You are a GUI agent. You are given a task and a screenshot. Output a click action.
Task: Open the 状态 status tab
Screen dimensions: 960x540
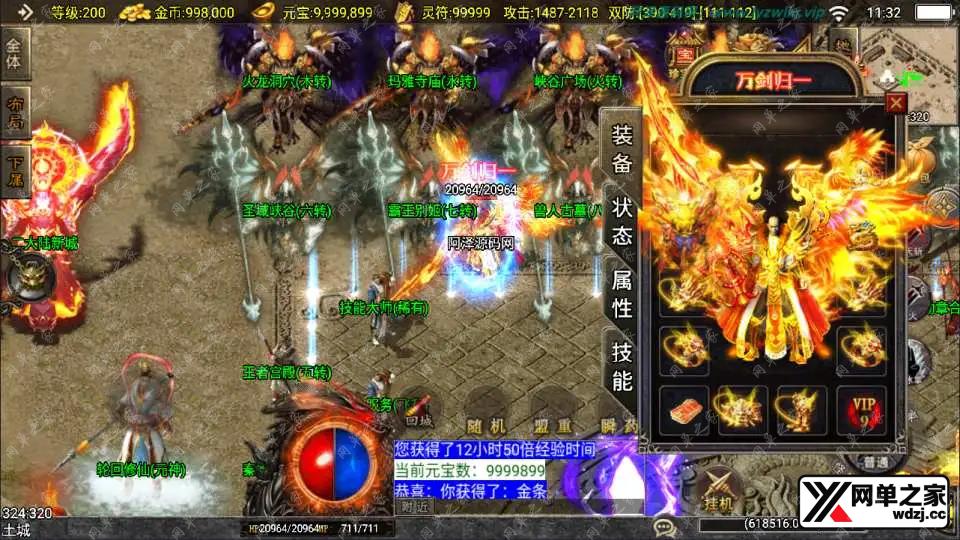coord(621,222)
